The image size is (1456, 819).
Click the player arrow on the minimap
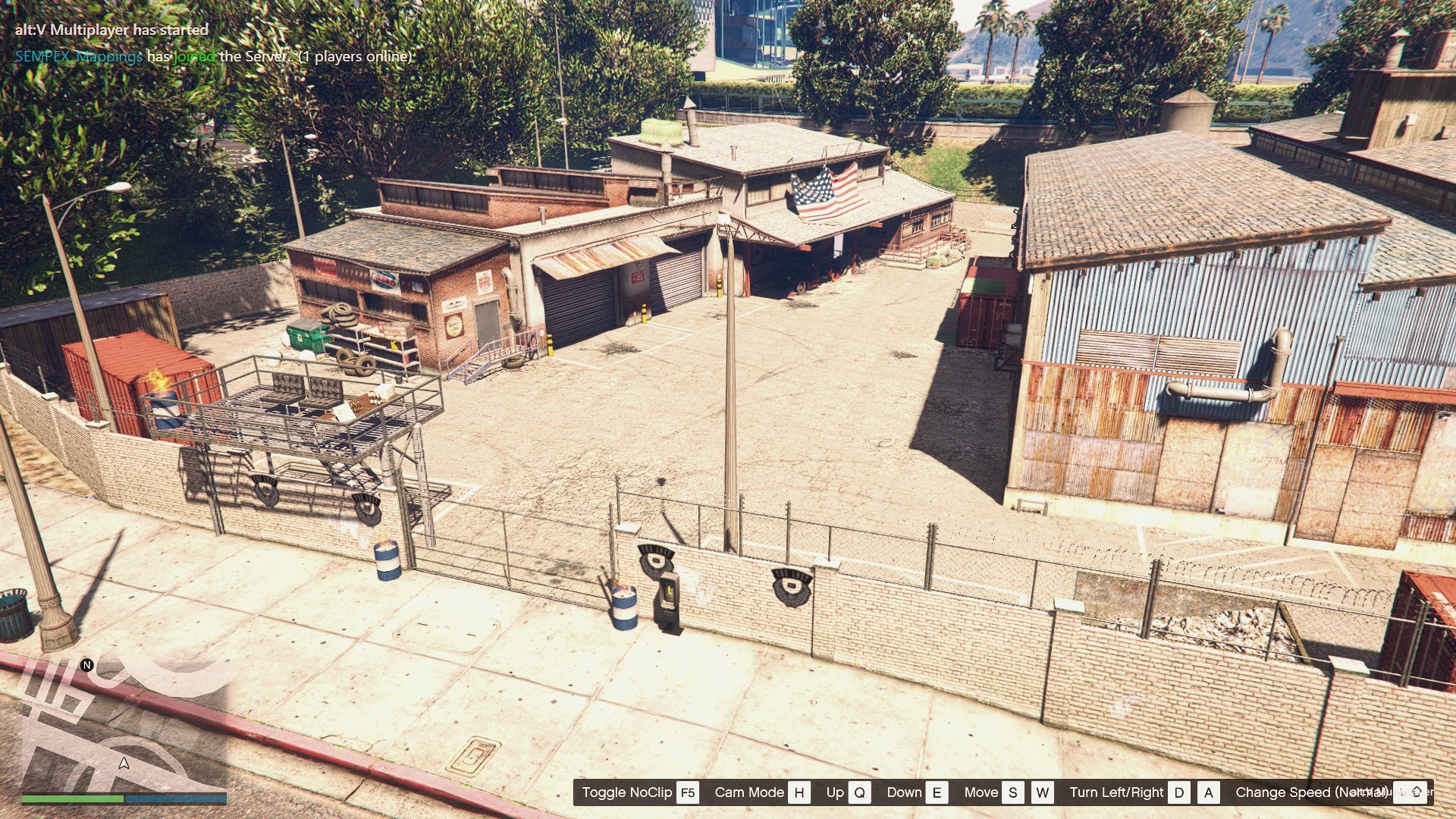(124, 763)
